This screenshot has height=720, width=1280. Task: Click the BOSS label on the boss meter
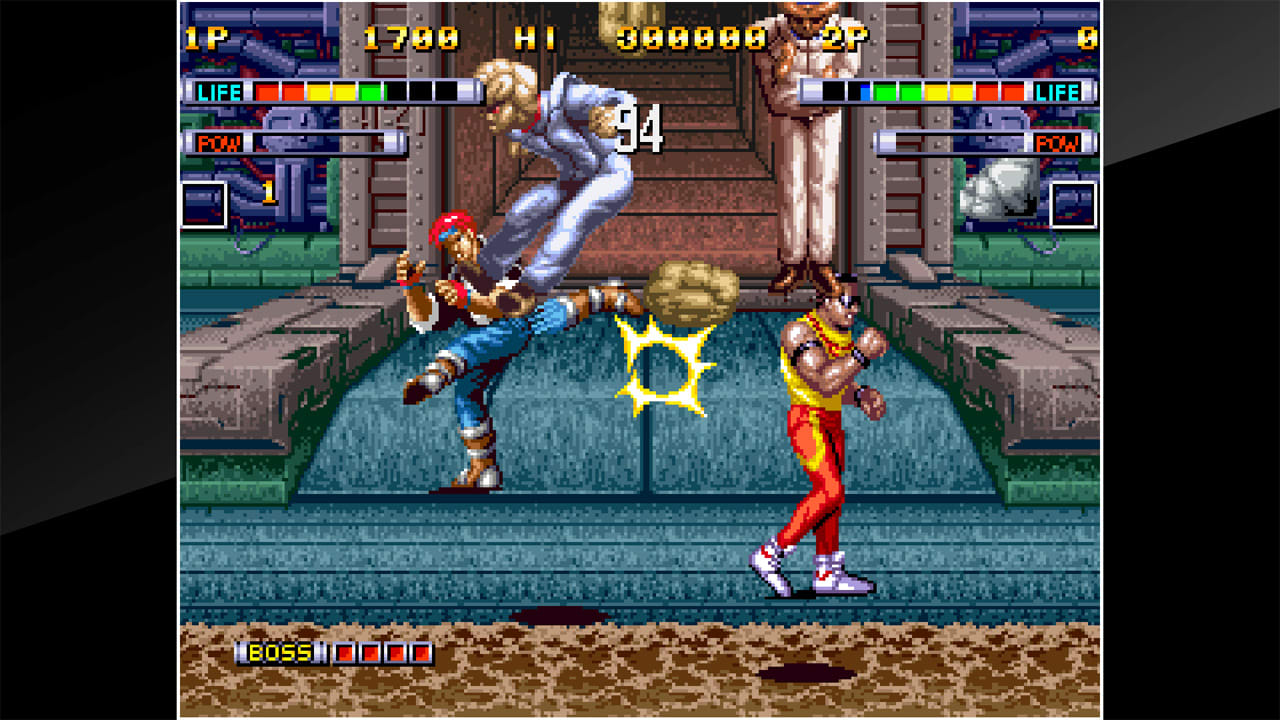279,653
